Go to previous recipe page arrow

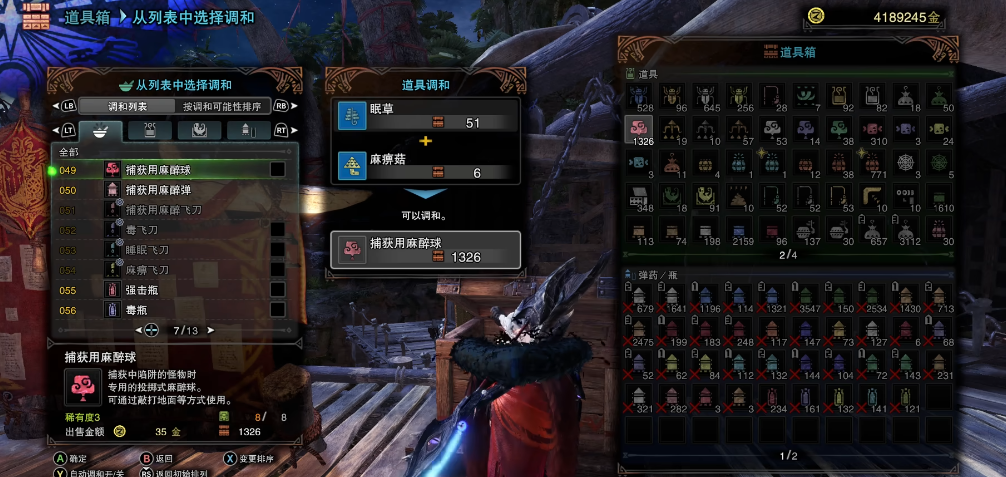[x=139, y=329]
